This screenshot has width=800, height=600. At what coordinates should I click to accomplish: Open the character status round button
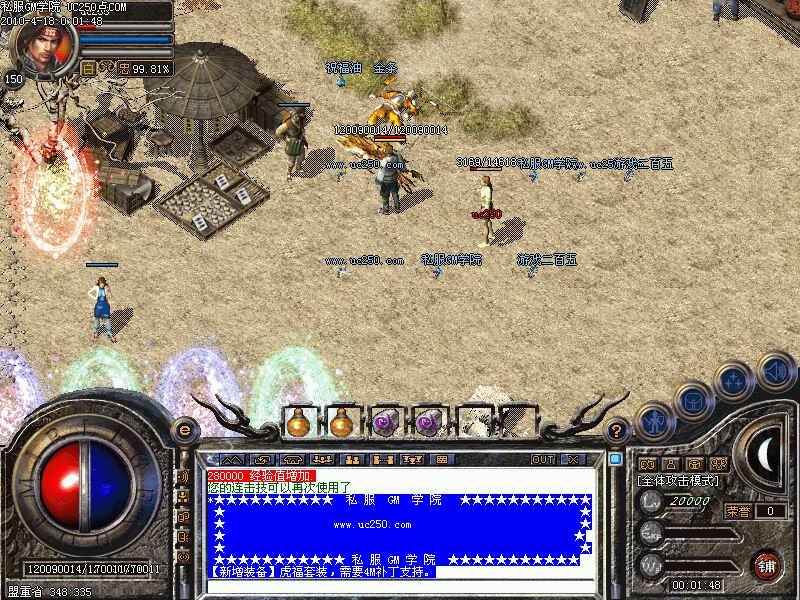pyautogui.click(x=653, y=421)
